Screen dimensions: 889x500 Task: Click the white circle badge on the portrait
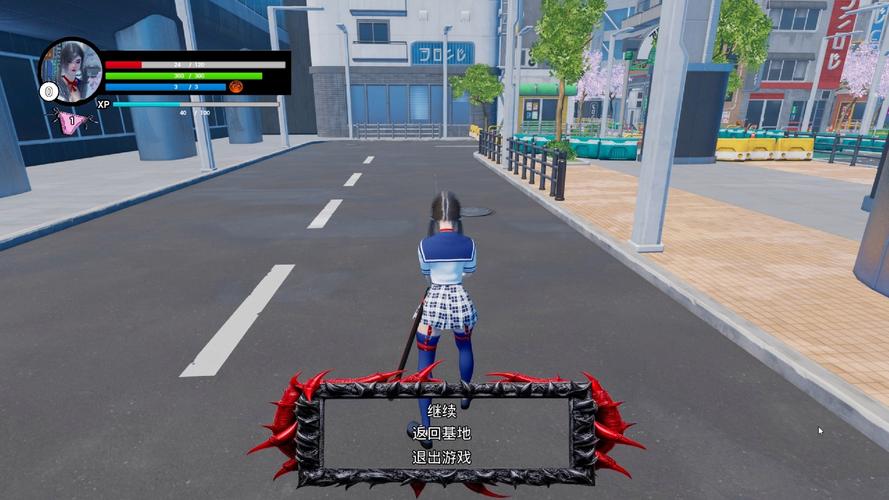(48, 92)
